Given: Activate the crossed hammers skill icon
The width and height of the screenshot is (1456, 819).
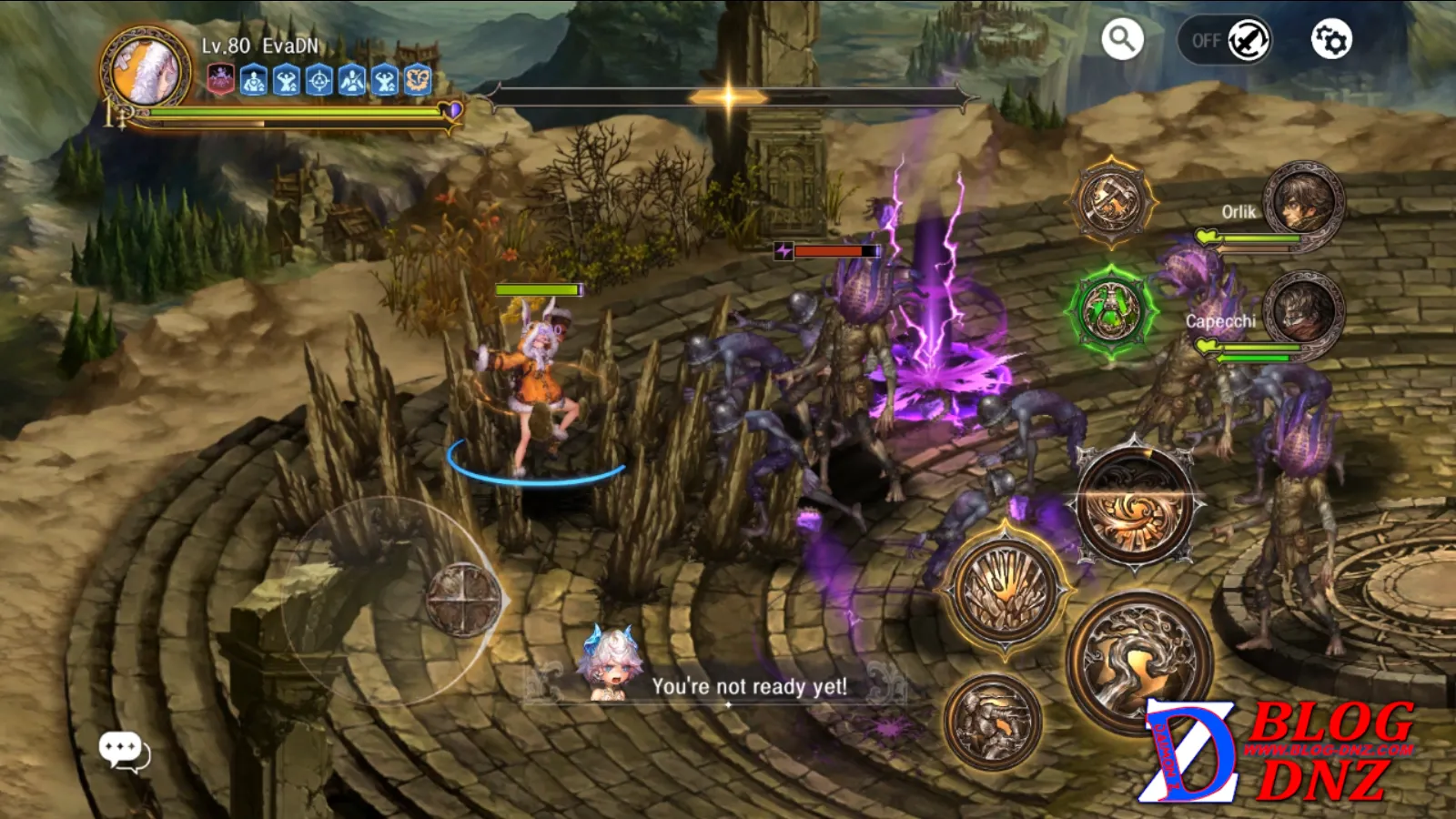Looking at the screenshot, I should [1112, 202].
